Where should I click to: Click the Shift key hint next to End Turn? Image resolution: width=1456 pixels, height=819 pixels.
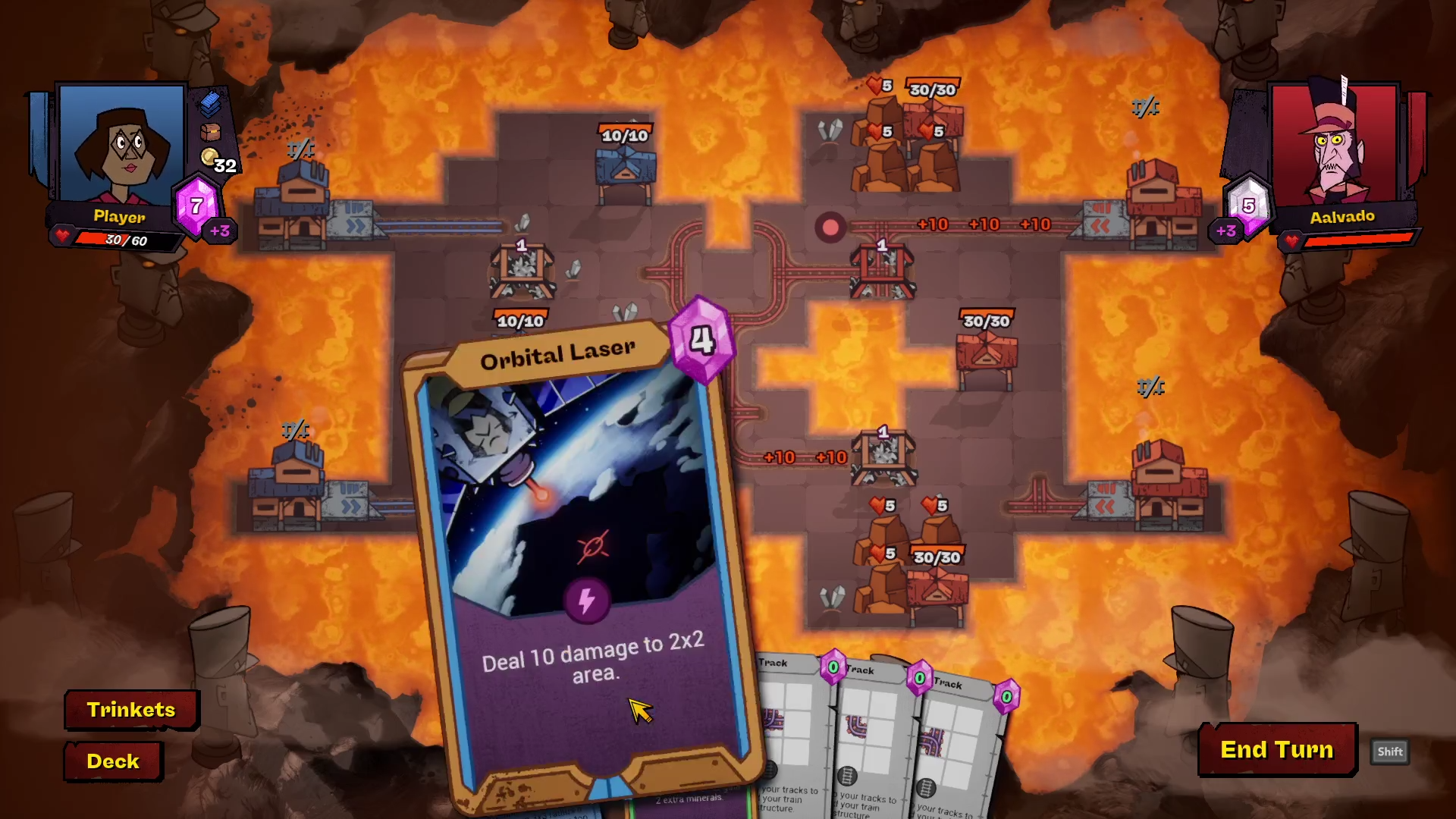click(x=1390, y=752)
